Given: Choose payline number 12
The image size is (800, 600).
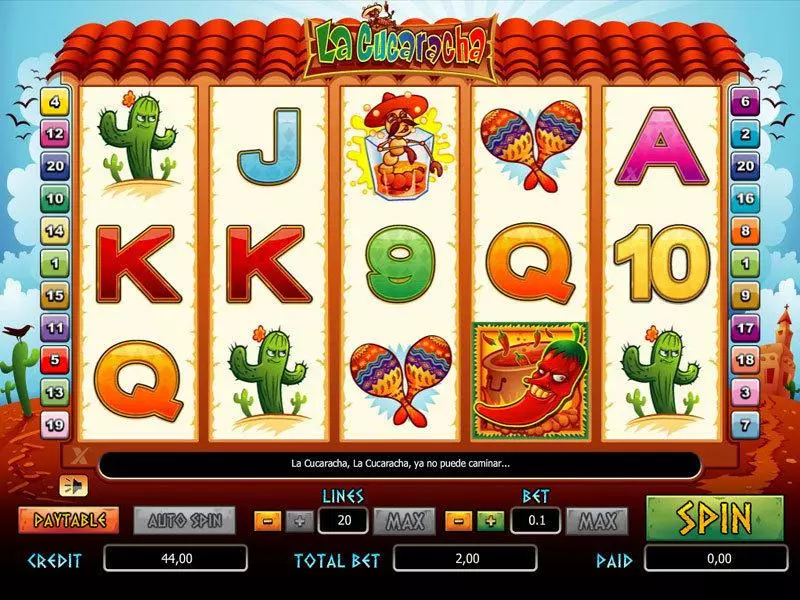Looking at the screenshot, I should [x=54, y=133].
